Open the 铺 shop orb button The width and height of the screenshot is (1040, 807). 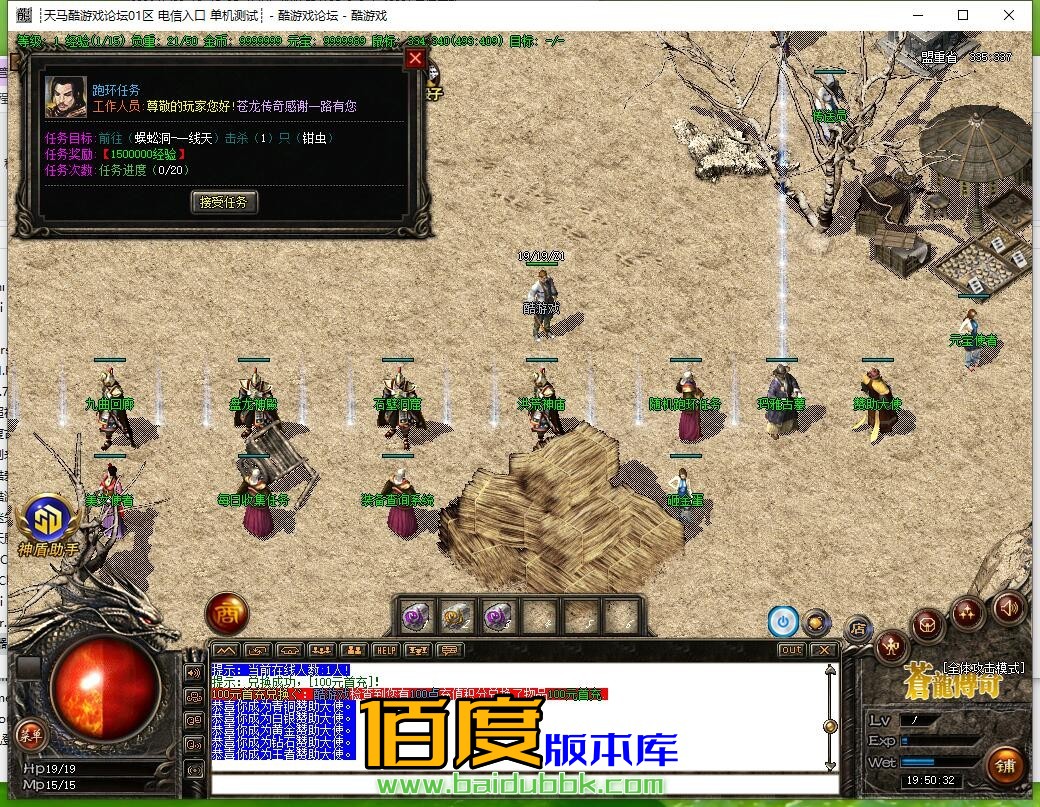(1005, 765)
